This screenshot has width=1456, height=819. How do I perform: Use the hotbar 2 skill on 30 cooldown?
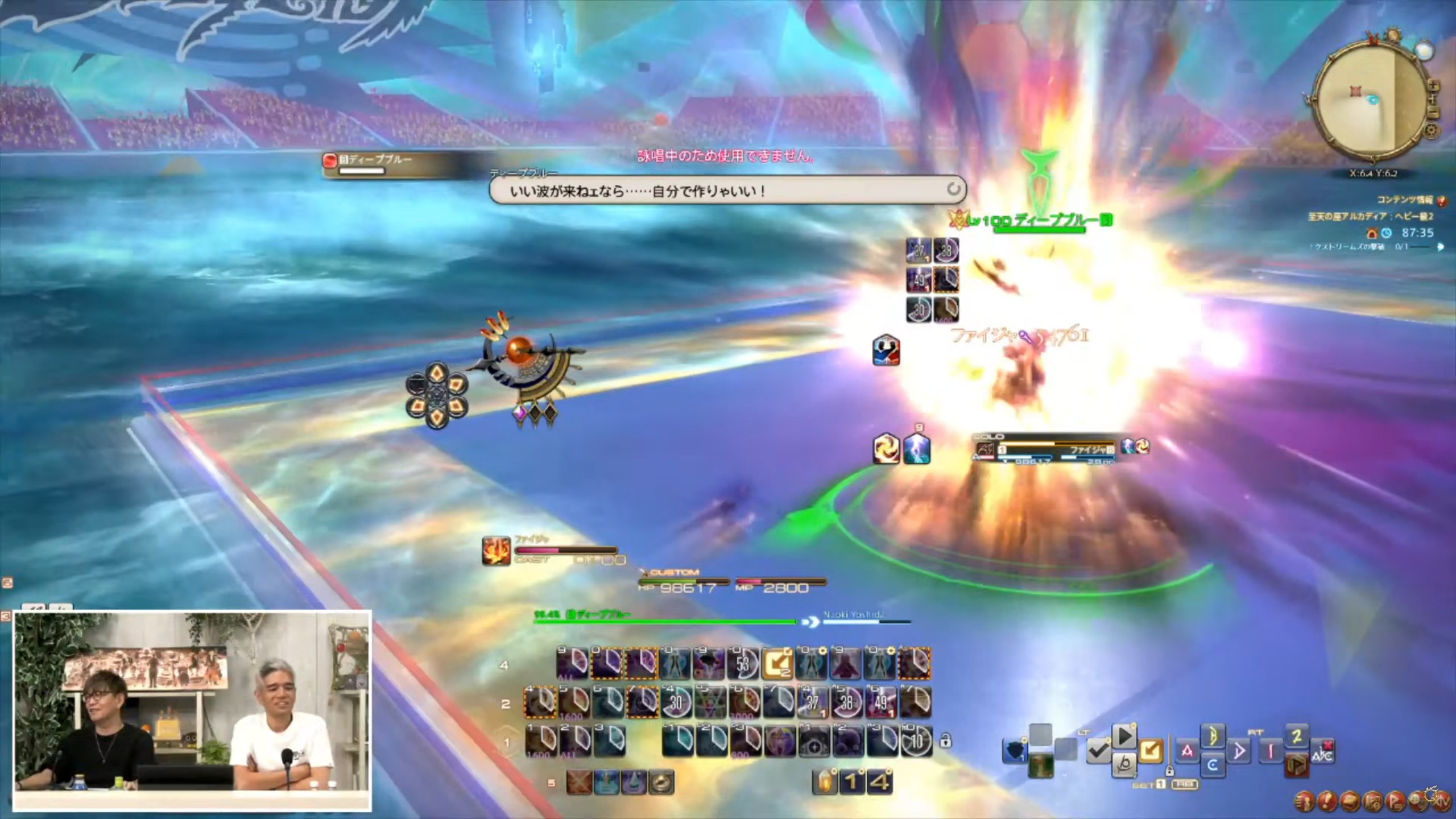pos(675,703)
